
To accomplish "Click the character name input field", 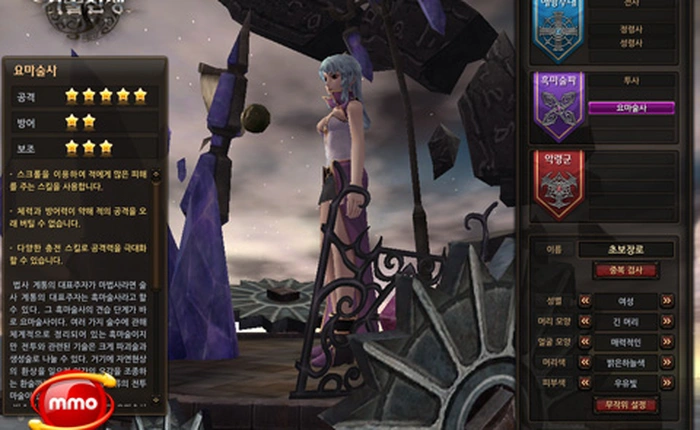I will (626, 250).
